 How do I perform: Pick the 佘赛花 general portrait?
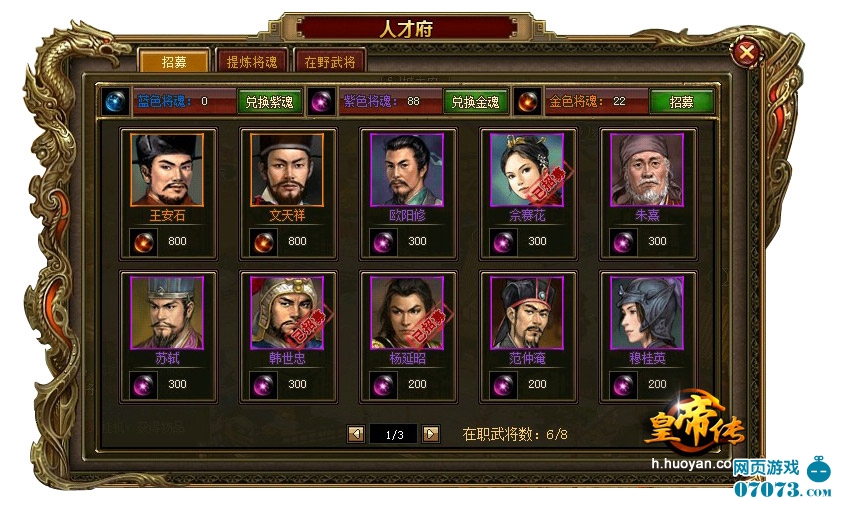527,170
